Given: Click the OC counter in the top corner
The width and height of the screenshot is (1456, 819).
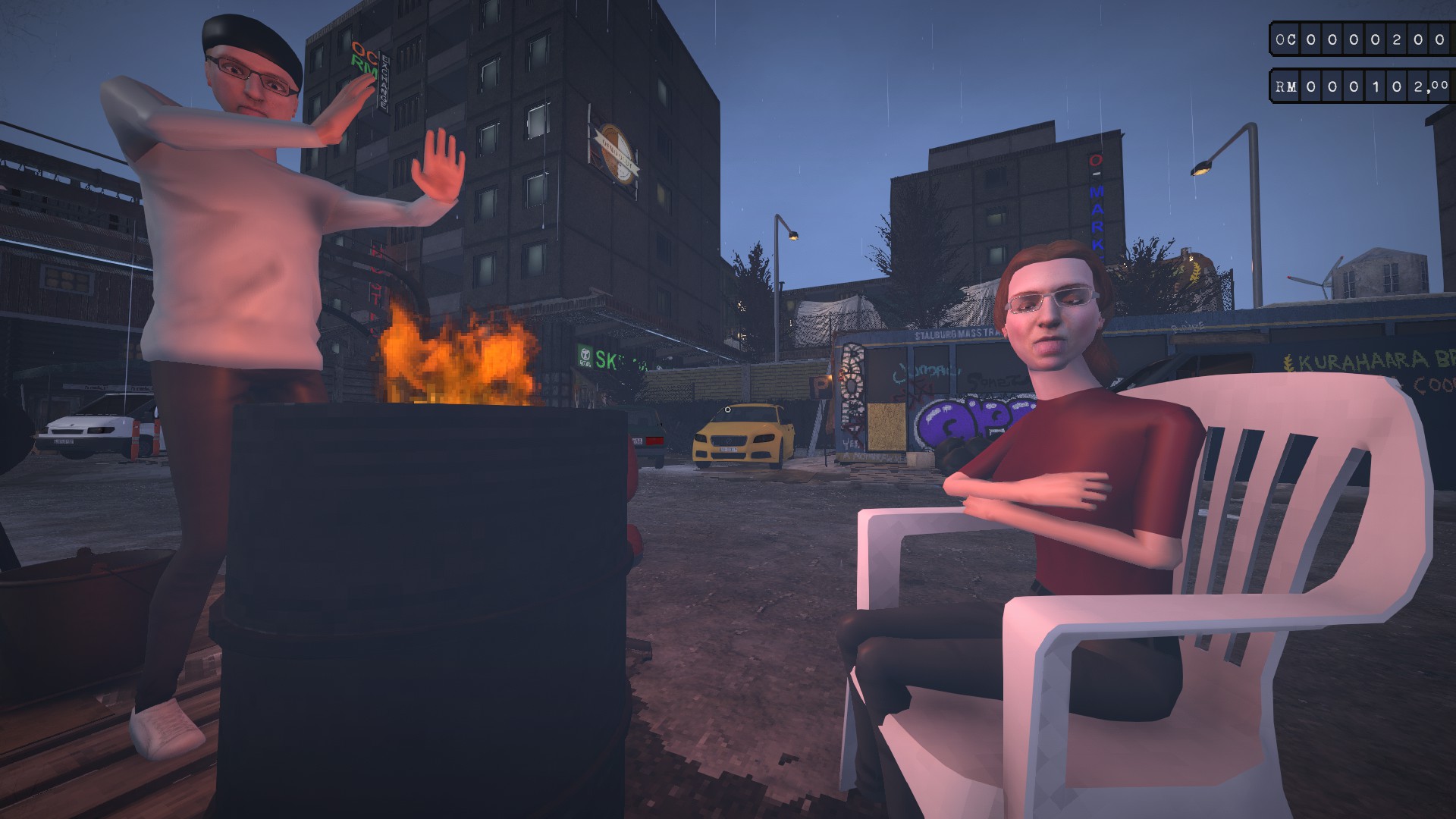Looking at the screenshot, I should point(1357,38).
